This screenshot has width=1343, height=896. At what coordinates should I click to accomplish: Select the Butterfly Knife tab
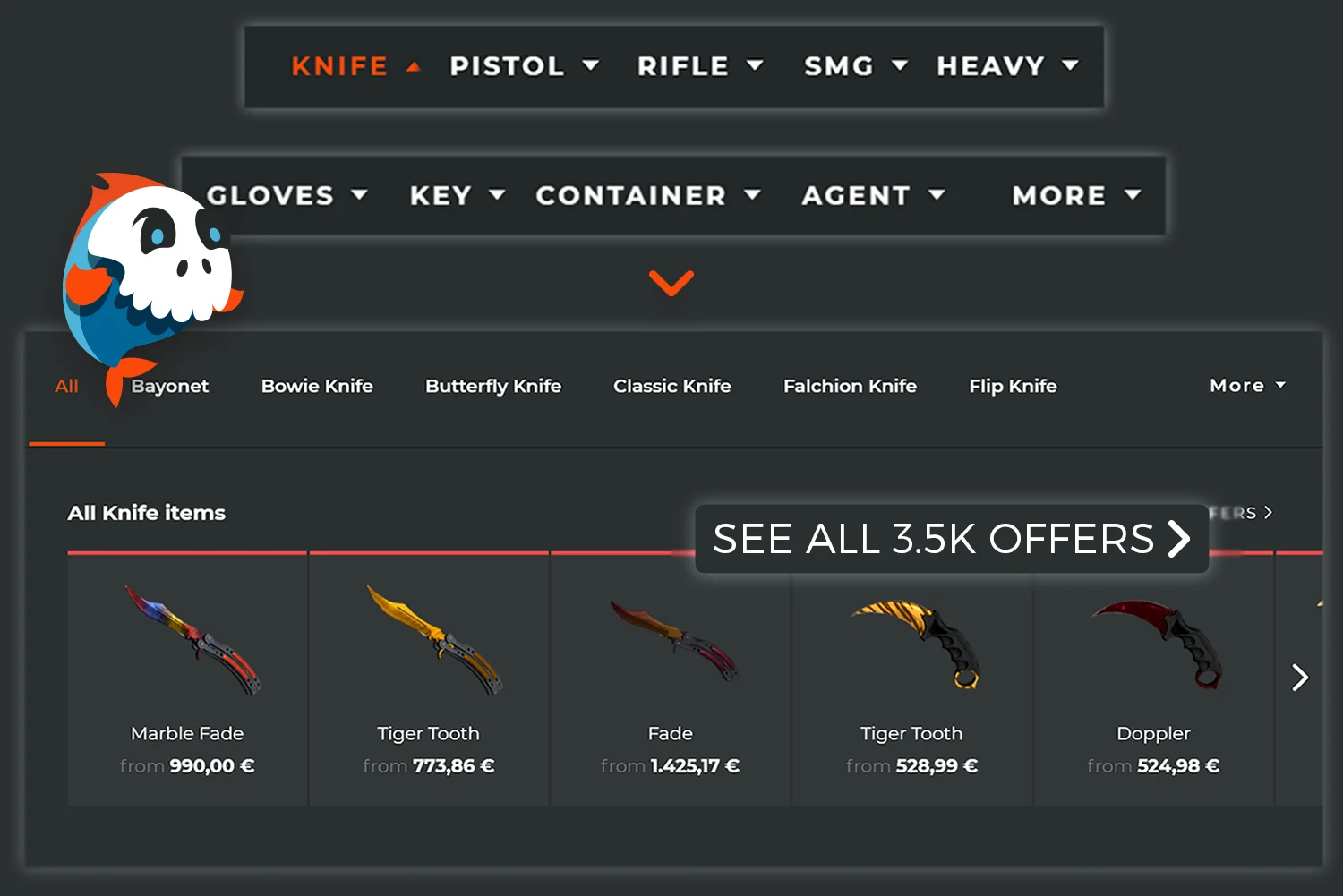pyautogui.click(x=493, y=386)
